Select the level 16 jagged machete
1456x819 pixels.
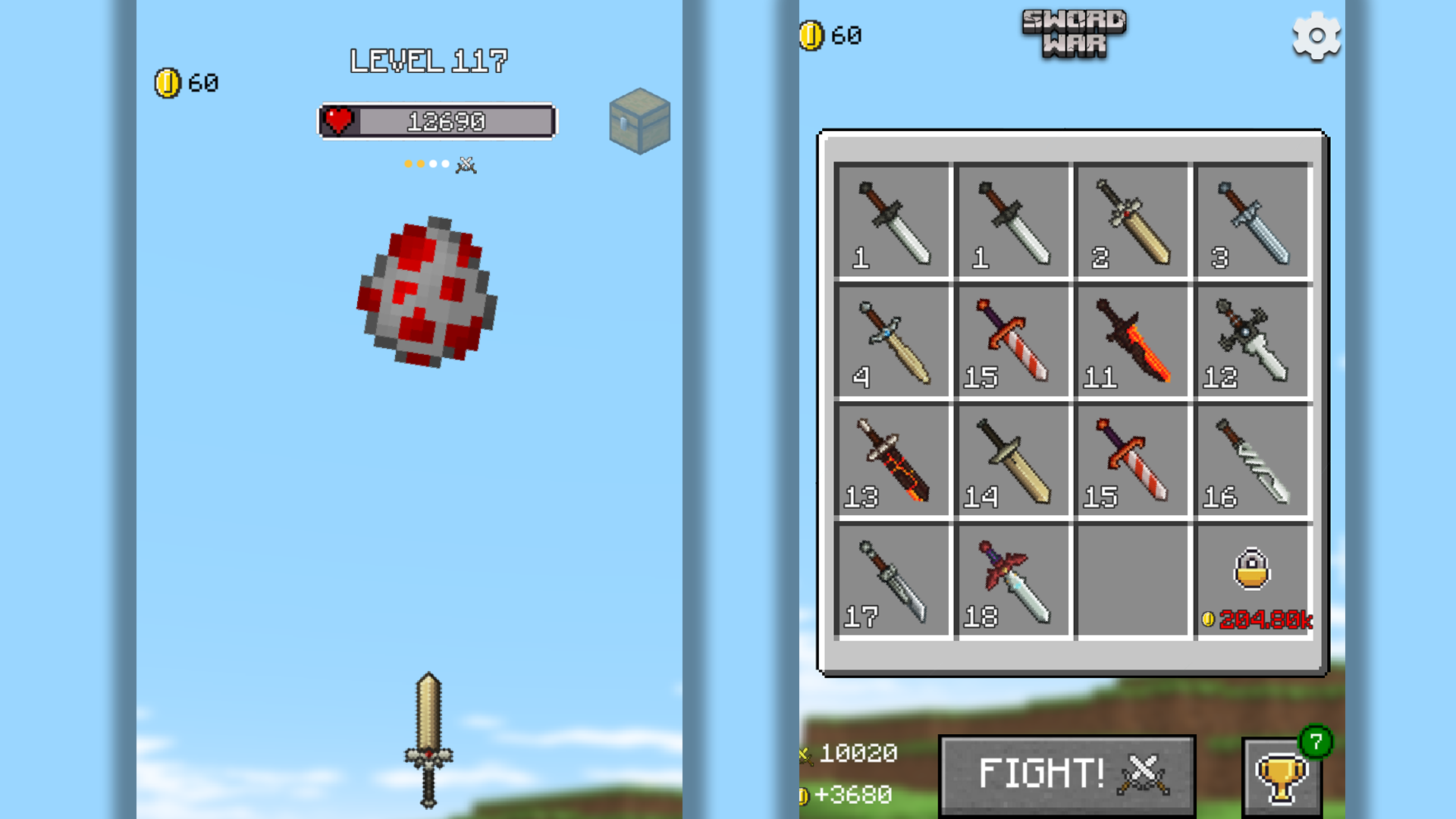point(1251,459)
